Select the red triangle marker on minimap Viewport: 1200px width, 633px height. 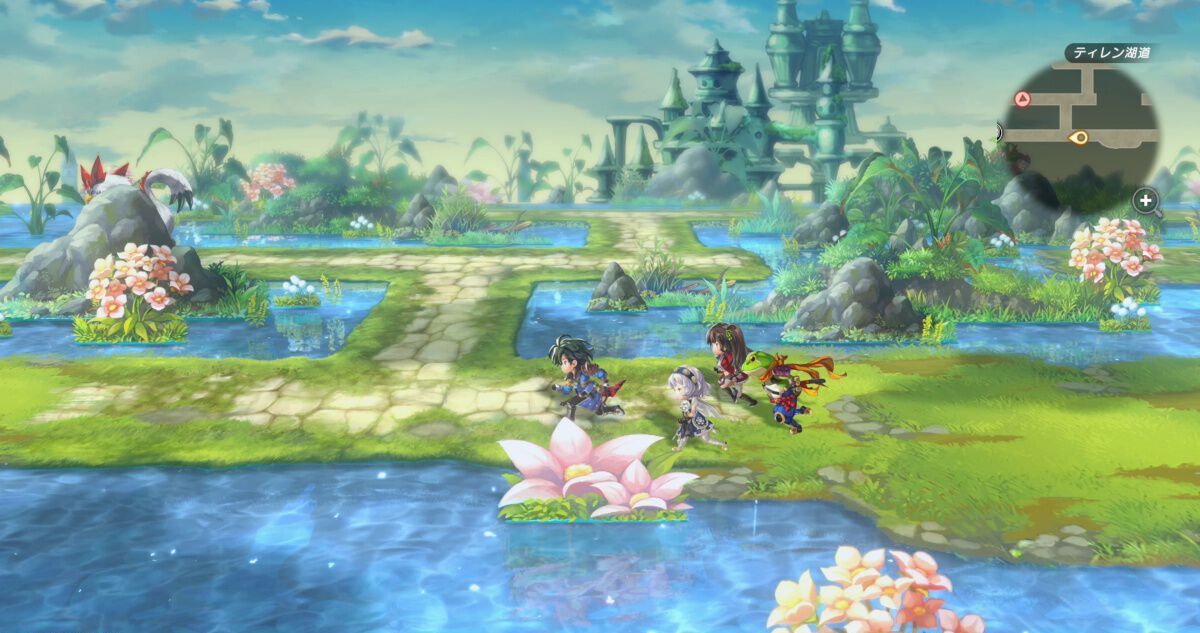coord(1022,99)
